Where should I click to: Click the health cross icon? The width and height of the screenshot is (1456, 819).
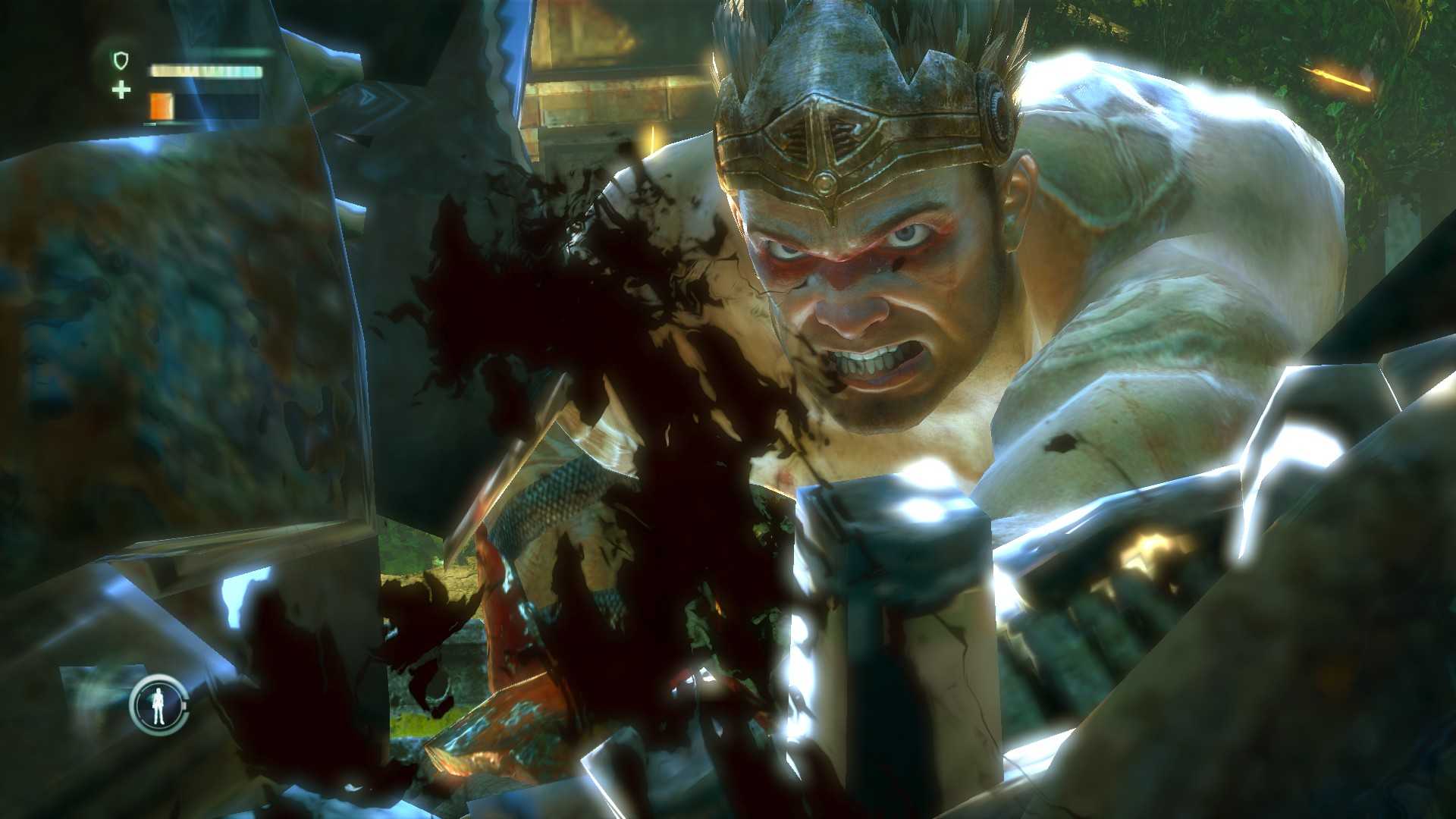tap(121, 90)
